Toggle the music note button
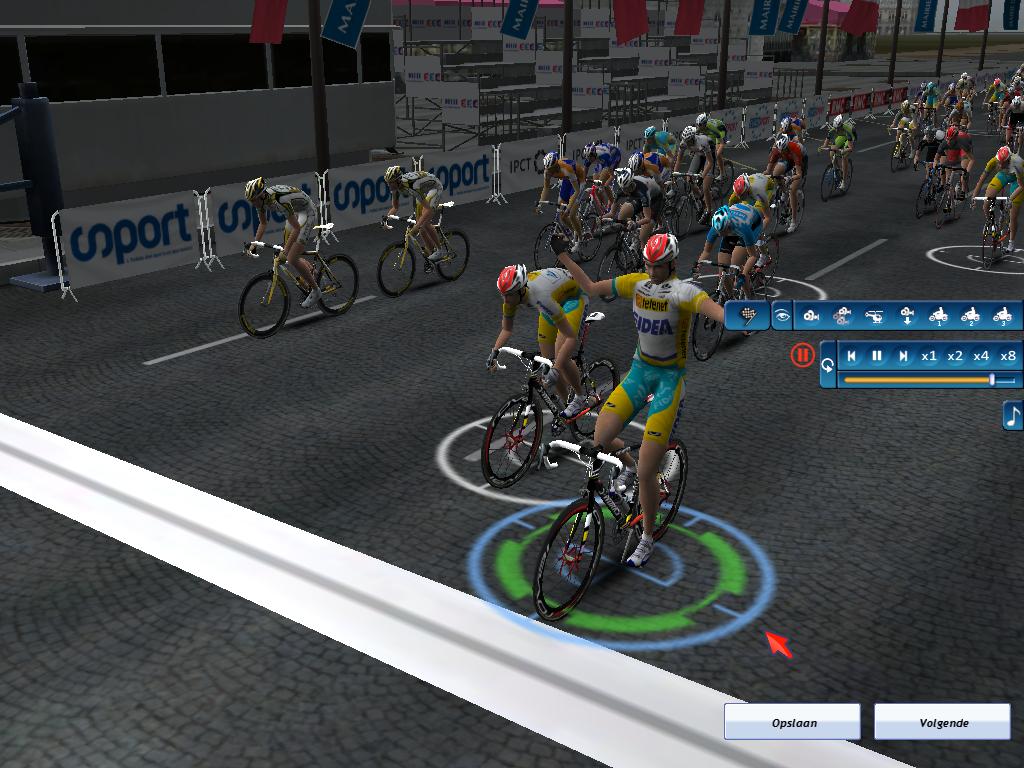The height and width of the screenshot is (768, 1024). pyautogui.click(x=1013, y=415)
